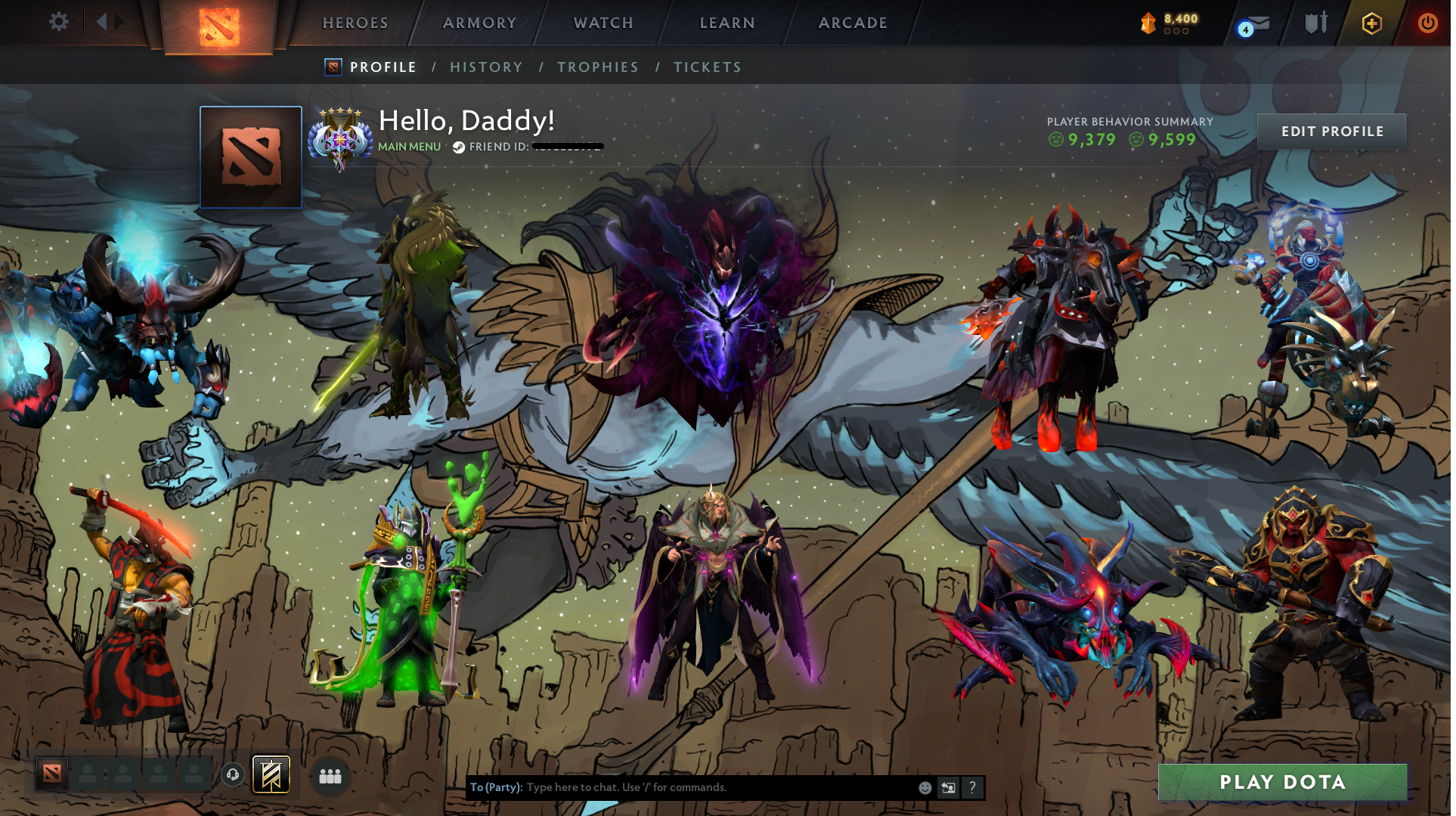Screen dimensions: 1456x816
Task: Open the settings gear icon
Action: (x=59, y=22)
